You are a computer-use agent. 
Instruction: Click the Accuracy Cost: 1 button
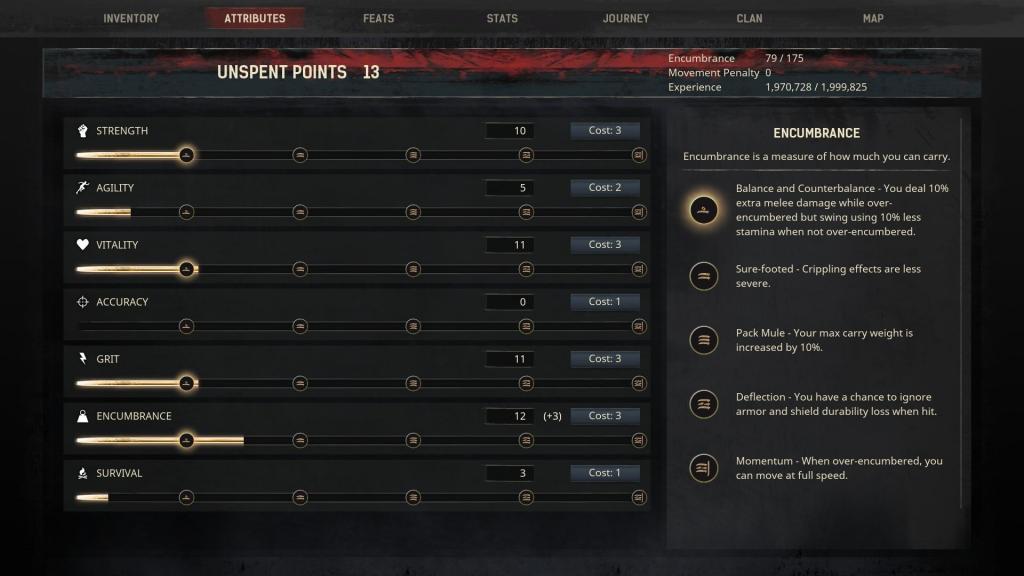point(604,302)
